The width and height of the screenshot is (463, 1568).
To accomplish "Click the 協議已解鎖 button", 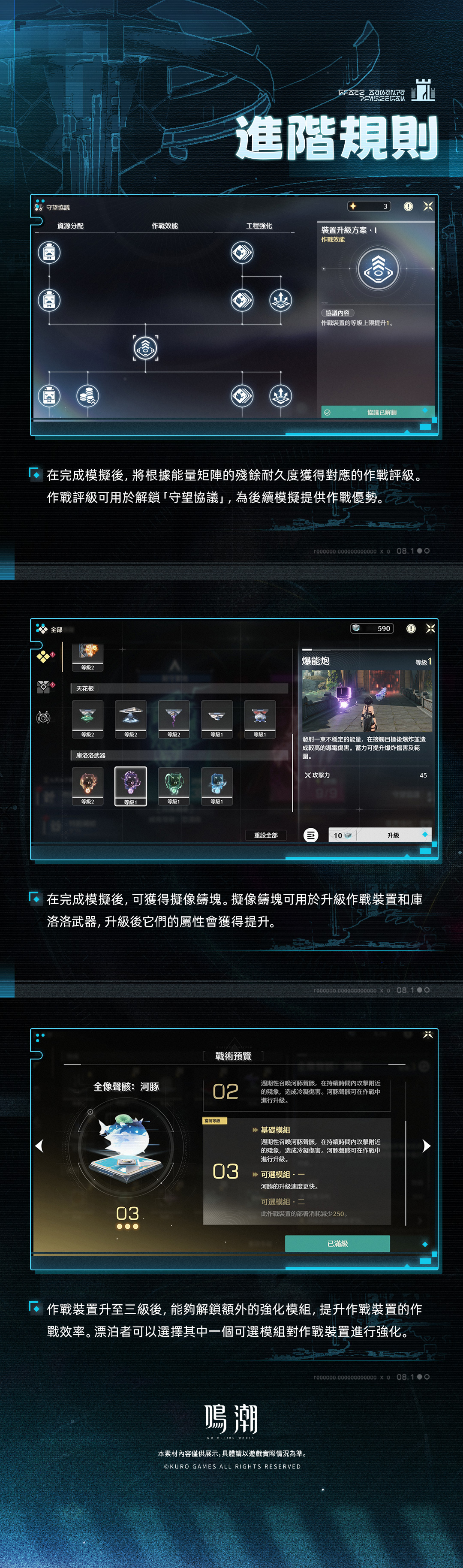I will coord(377,412).
